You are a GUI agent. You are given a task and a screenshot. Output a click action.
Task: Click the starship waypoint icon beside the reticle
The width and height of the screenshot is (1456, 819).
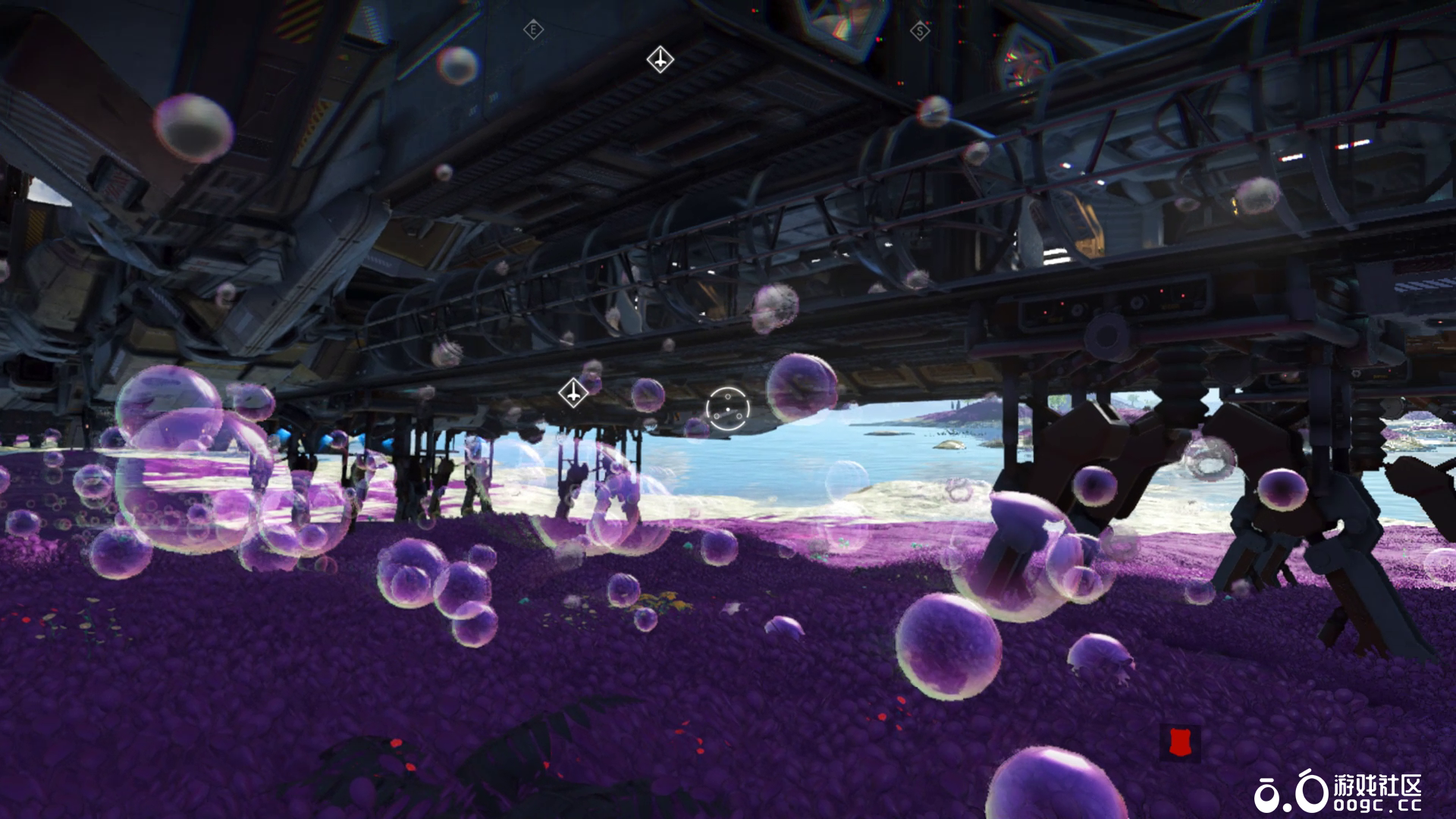pyautogui.click(x=573, y=393)
